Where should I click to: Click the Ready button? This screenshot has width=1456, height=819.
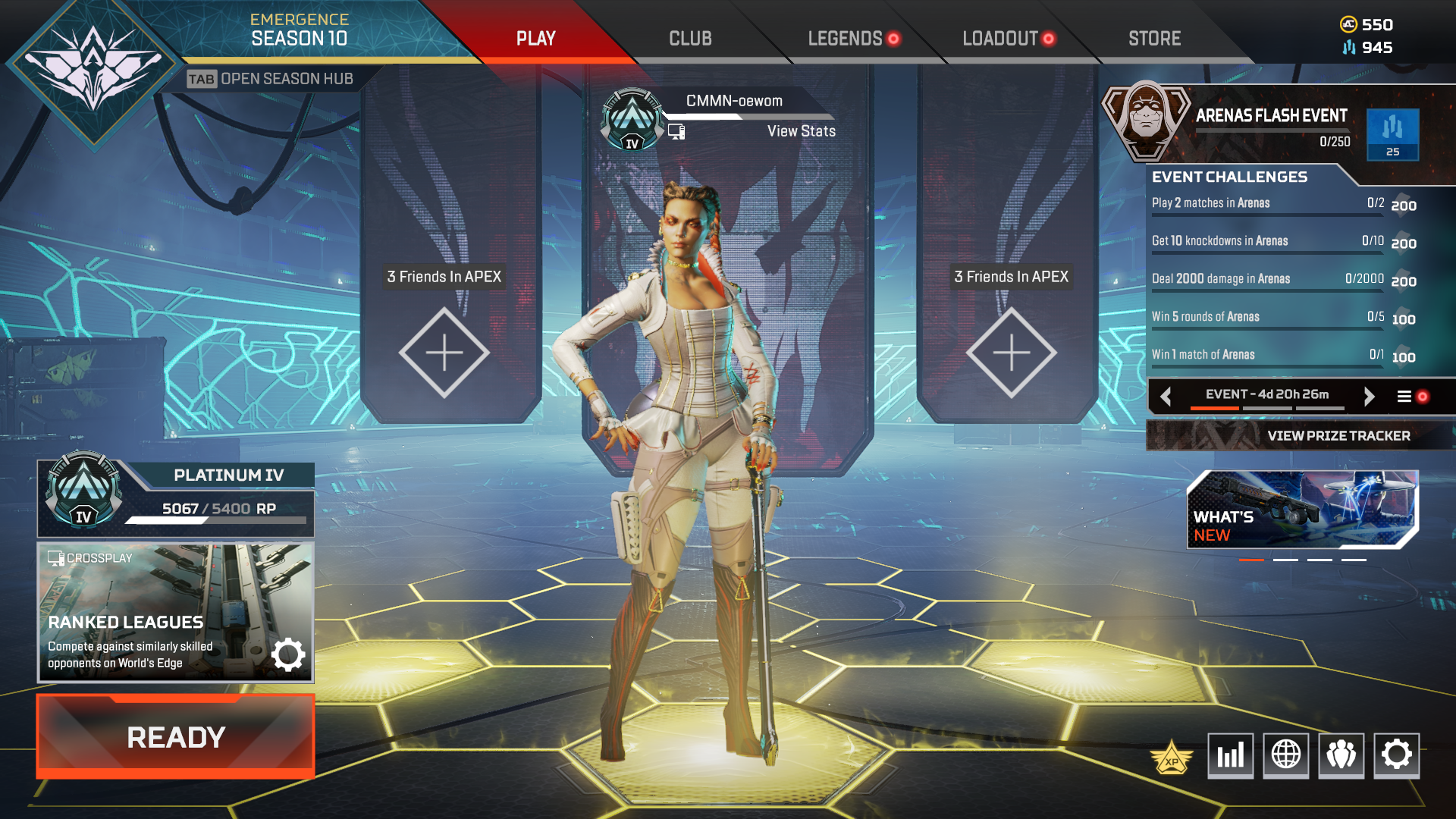click(x=176, y=737)
